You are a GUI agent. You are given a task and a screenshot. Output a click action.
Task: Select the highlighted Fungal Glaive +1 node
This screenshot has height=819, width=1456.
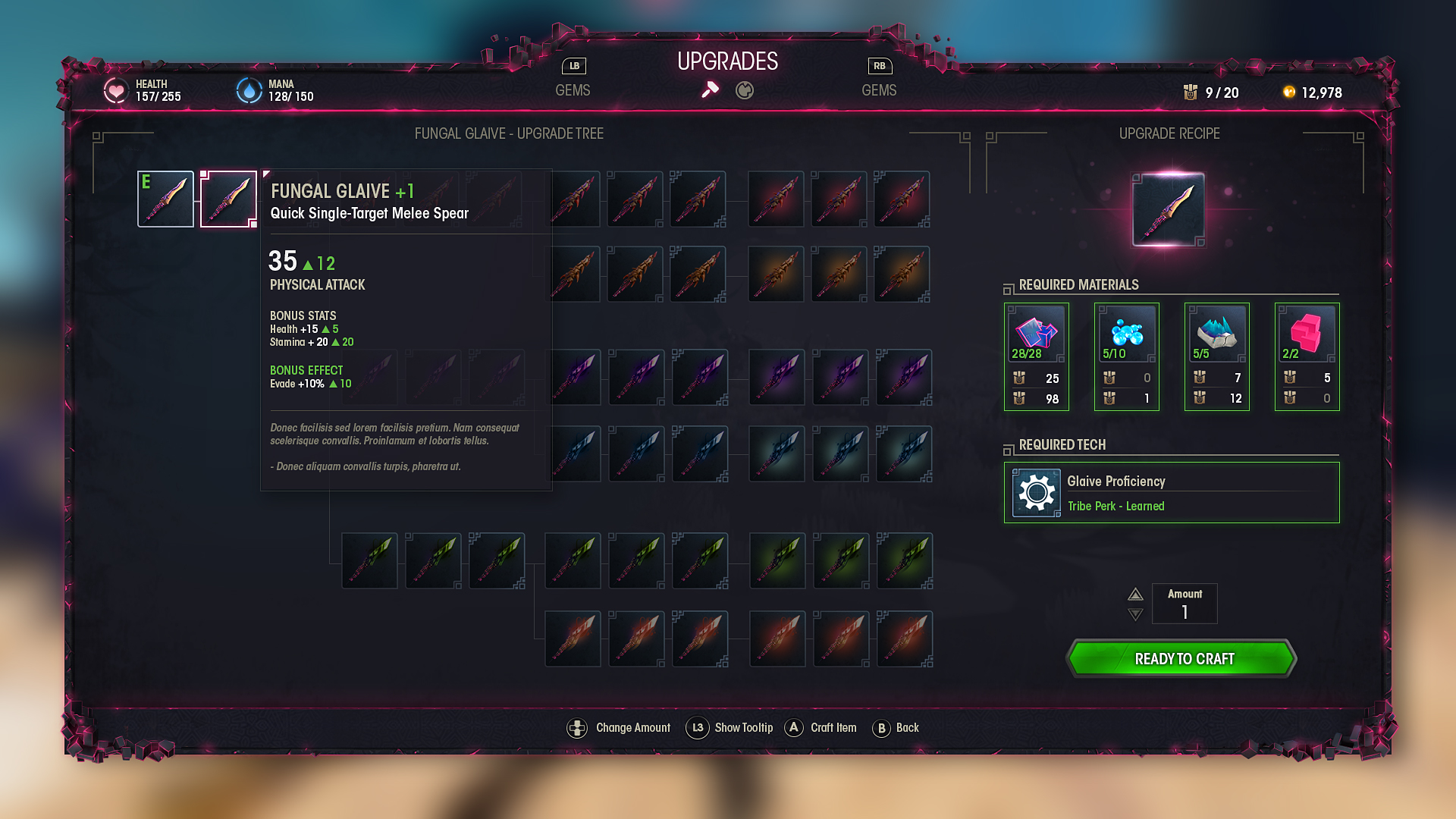228,199
